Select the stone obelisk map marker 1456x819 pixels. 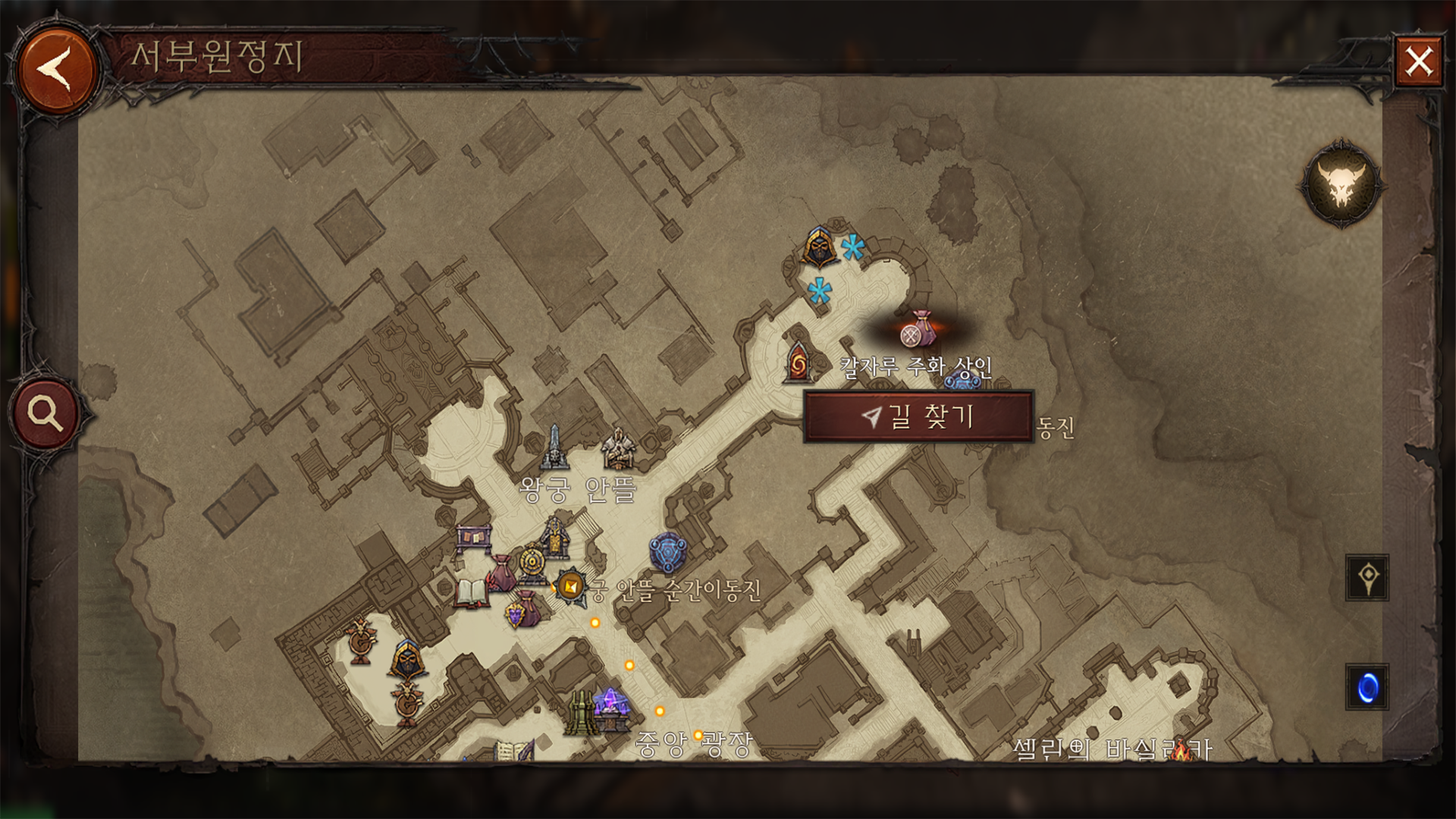[x=554, y=447]
